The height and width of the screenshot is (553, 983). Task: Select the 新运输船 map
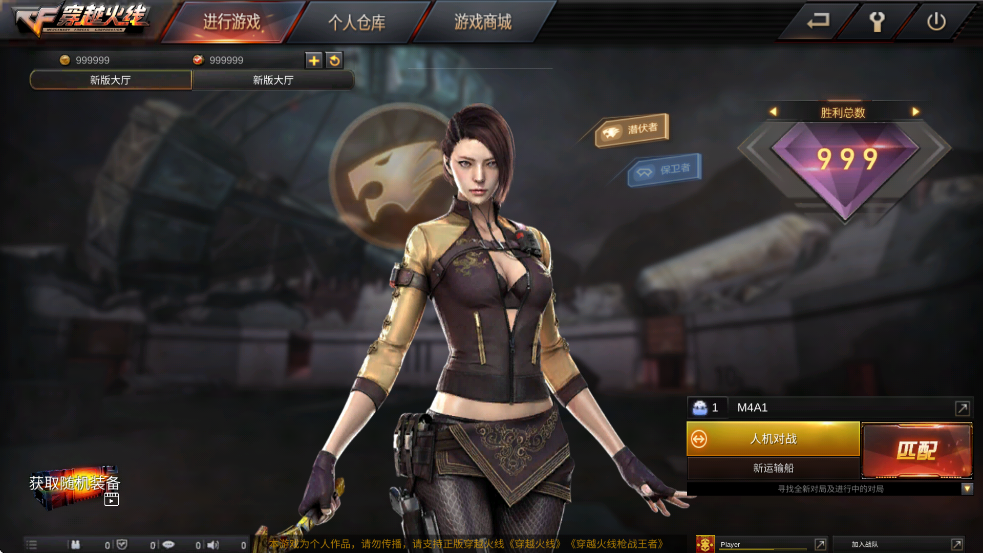tap(773, 468)
